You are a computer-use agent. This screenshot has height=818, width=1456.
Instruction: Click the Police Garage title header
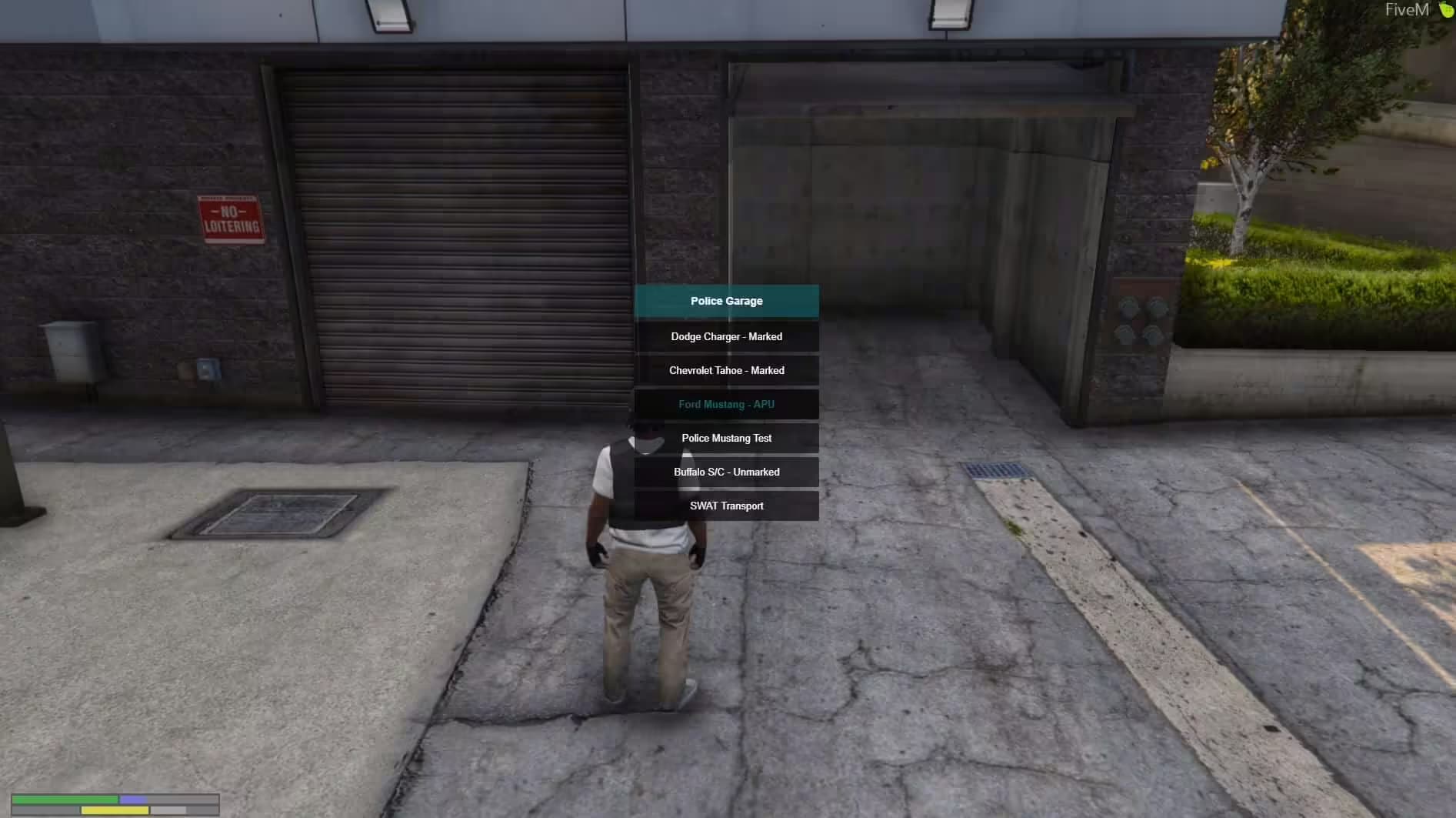point(726,301)
